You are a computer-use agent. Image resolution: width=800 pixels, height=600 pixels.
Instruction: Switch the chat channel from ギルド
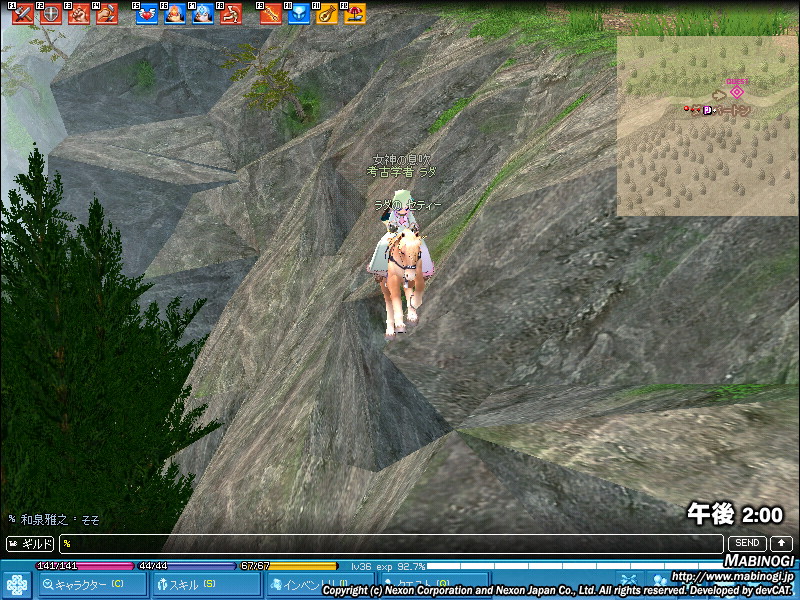click(x=31, y=544)
